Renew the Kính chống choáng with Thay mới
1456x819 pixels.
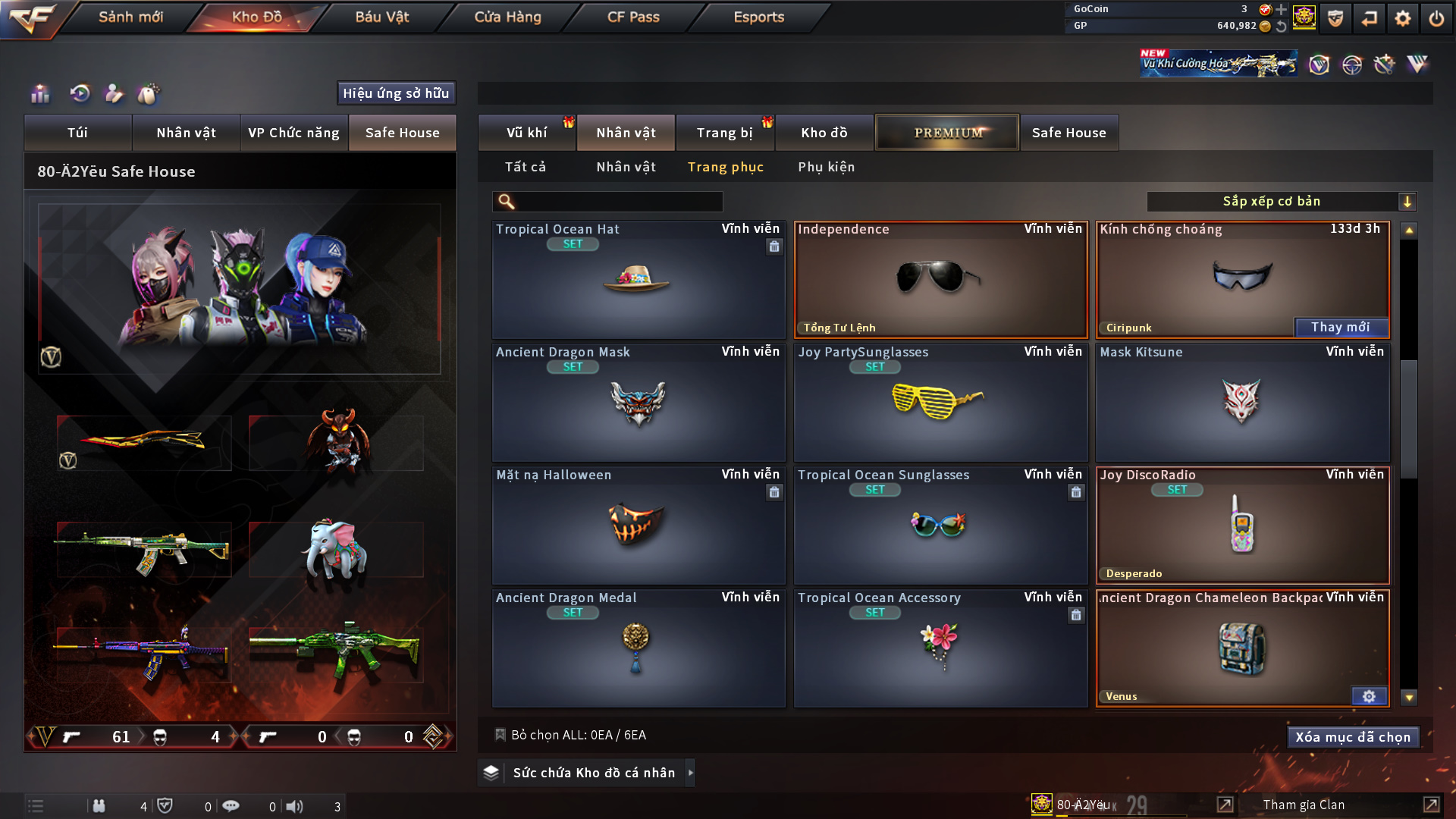1340,327
